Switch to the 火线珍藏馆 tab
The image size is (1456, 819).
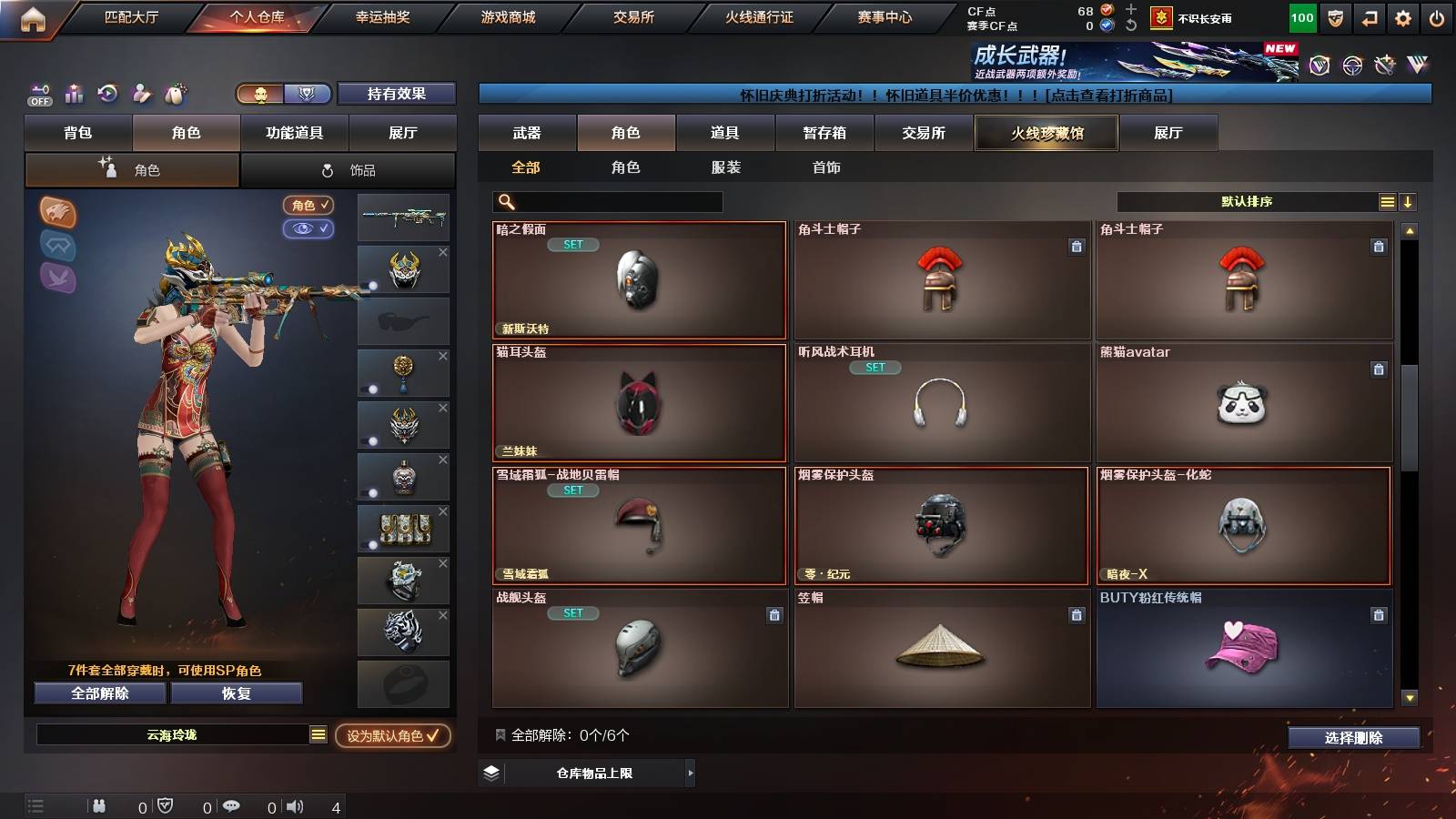(x=1046, y=133)
